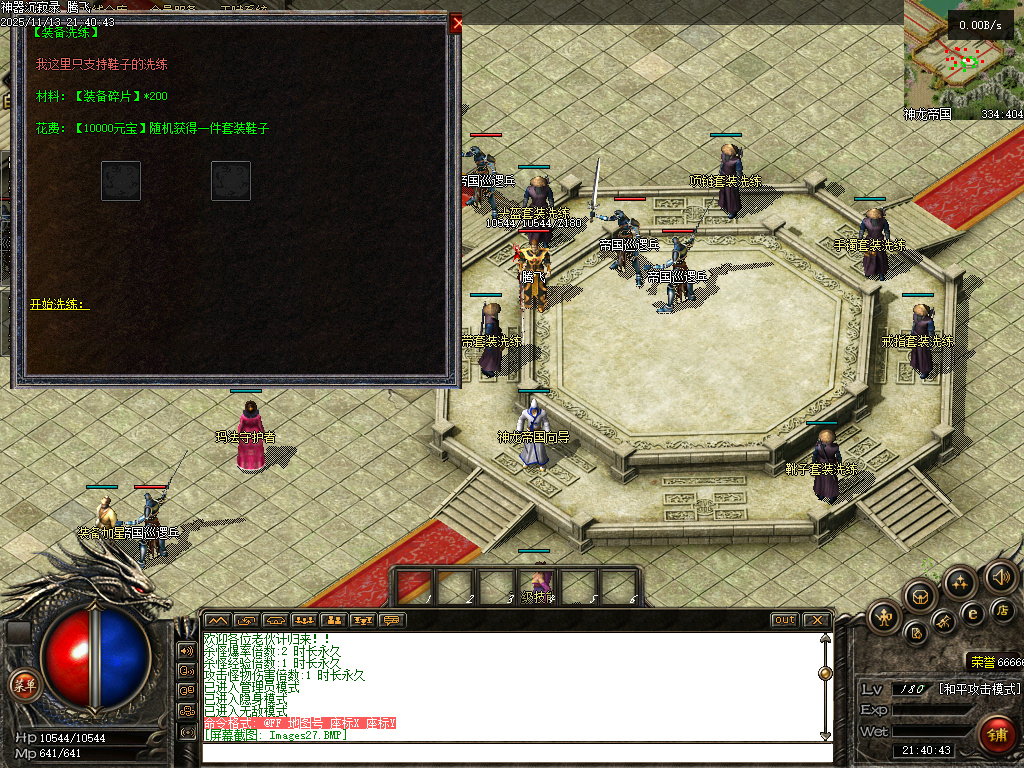Click the round crossed swords icon
Image resolution: width=1024 pixels, height=768 pixels.
(x=943, y=623)
